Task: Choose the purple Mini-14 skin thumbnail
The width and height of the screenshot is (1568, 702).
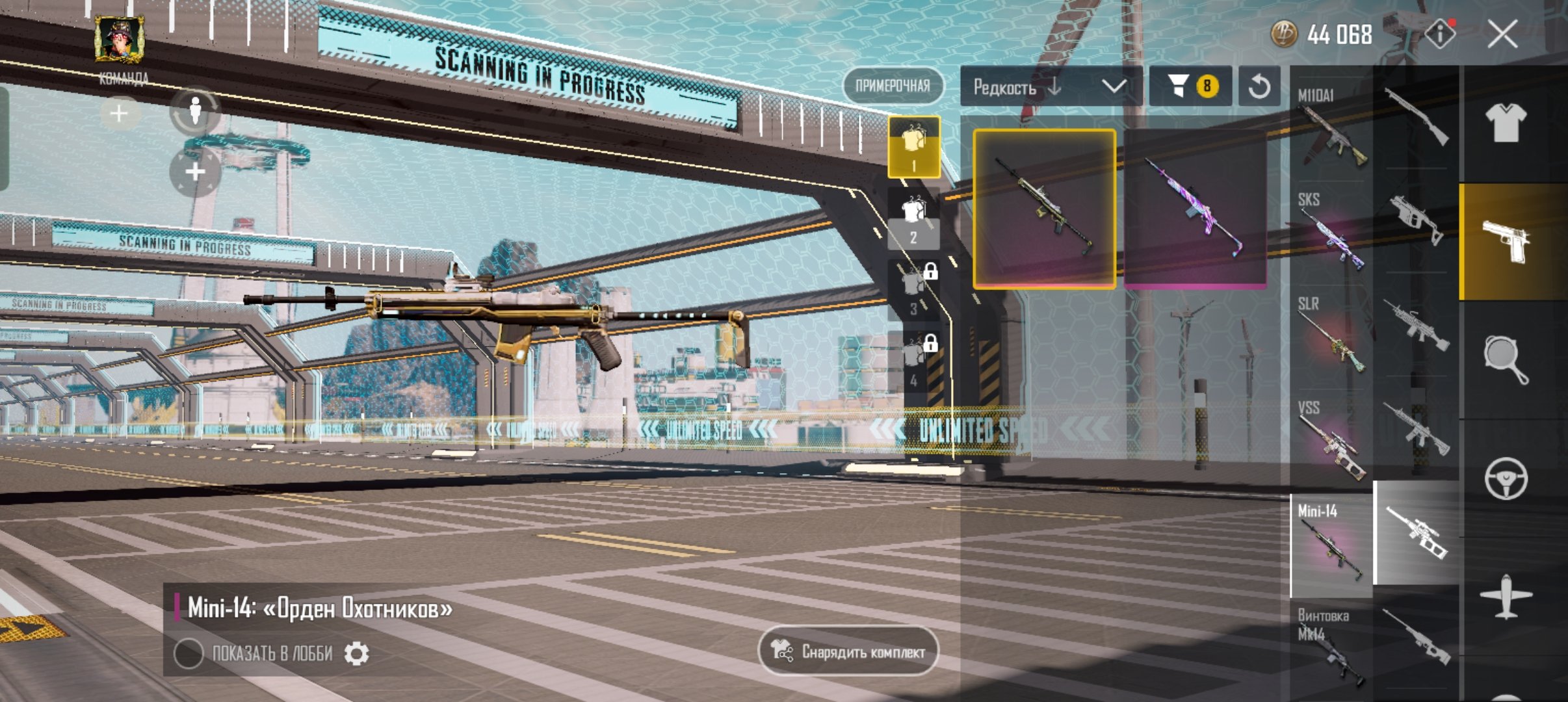Action: click(x=1195, y=208)
